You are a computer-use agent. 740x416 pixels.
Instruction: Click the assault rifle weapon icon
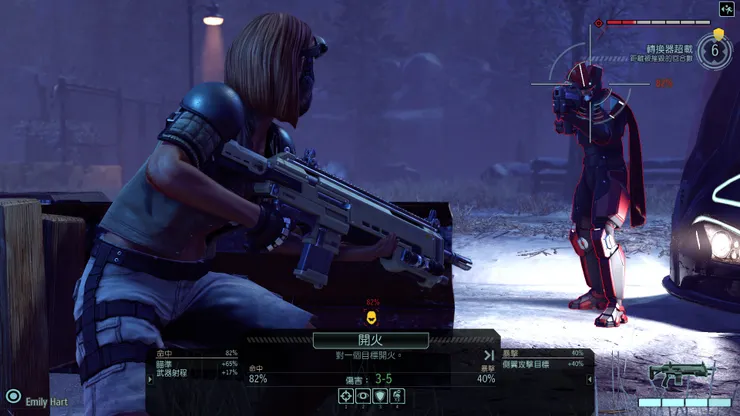680,374
